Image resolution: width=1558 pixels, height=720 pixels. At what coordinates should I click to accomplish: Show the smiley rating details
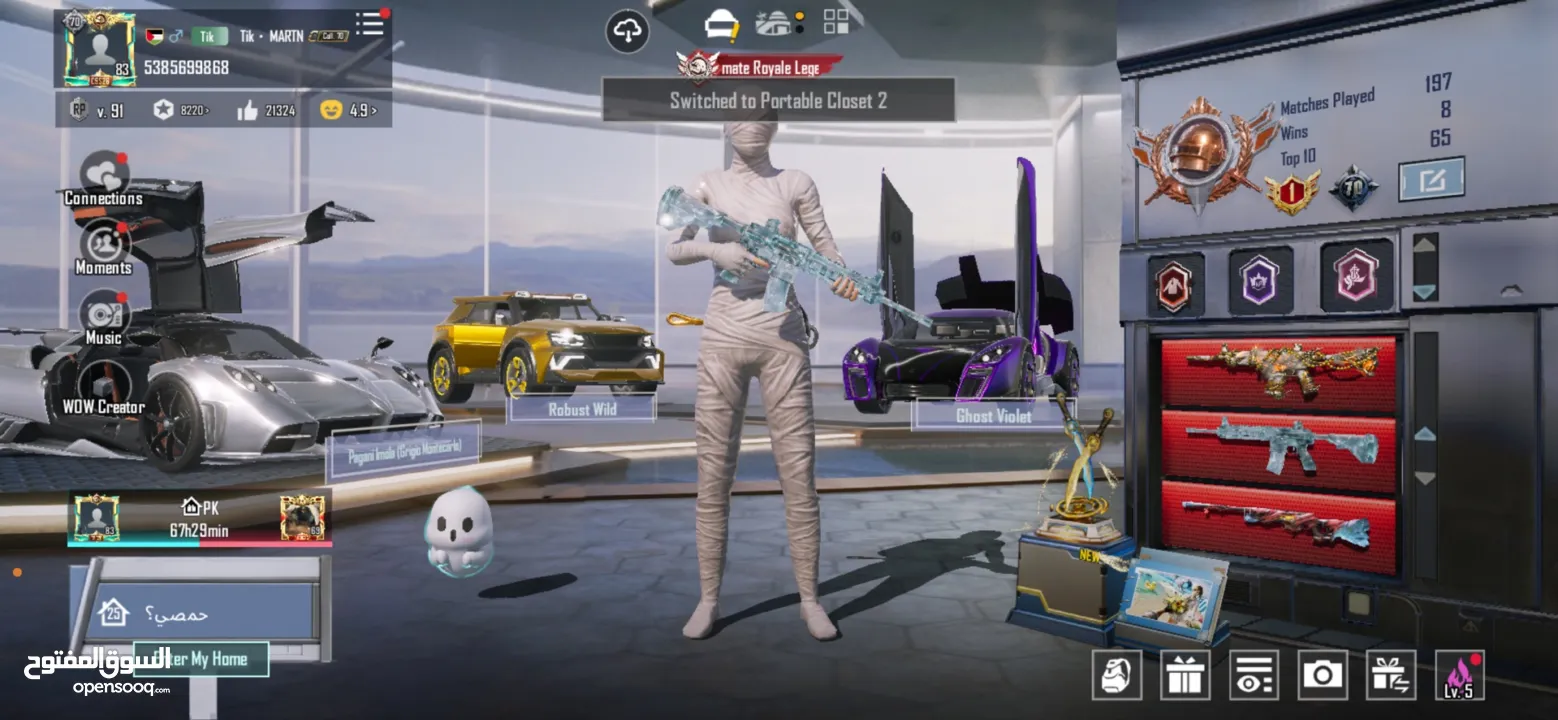[348, 111]
